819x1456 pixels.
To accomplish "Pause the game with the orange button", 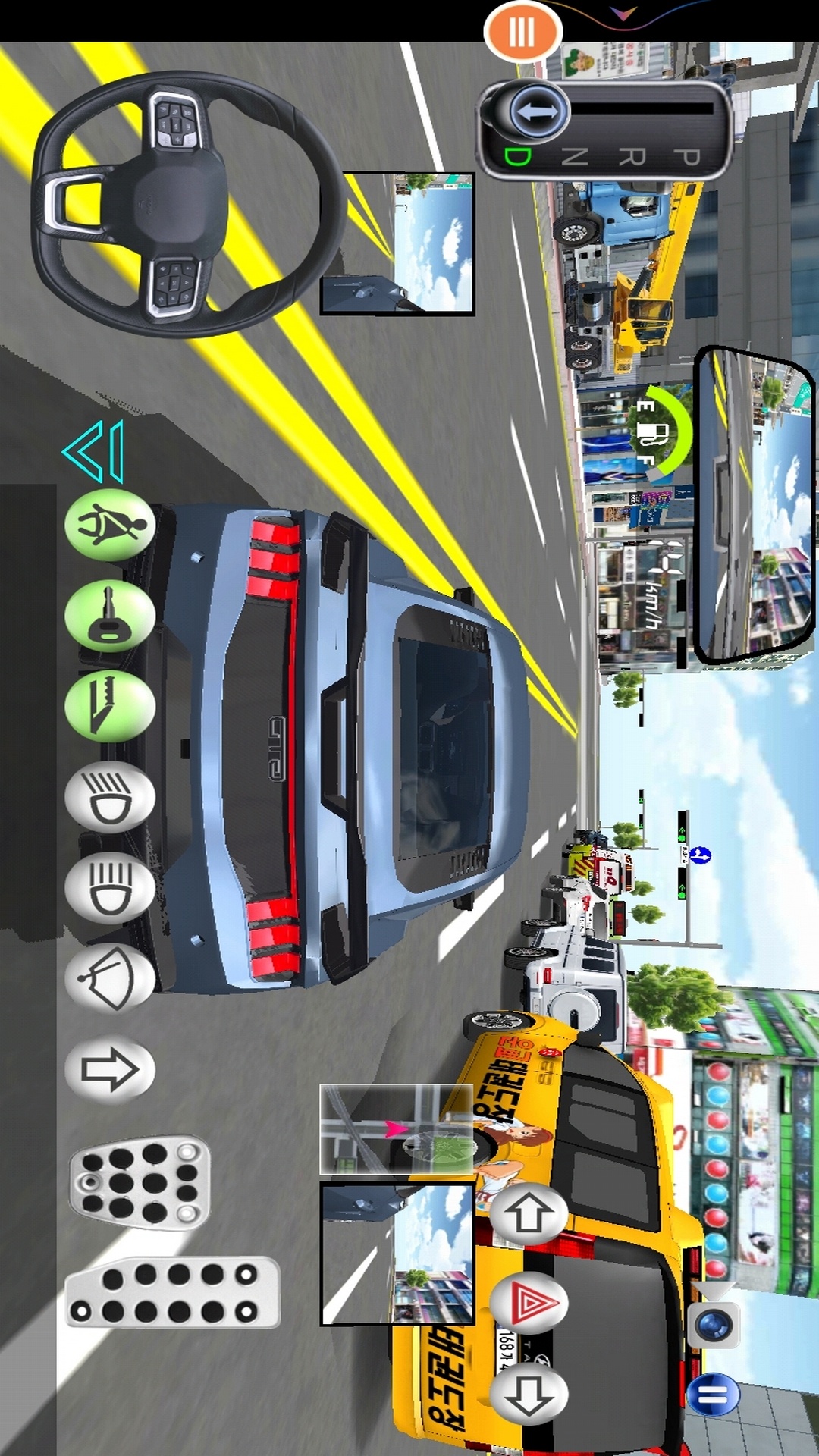I will (522, 32).
